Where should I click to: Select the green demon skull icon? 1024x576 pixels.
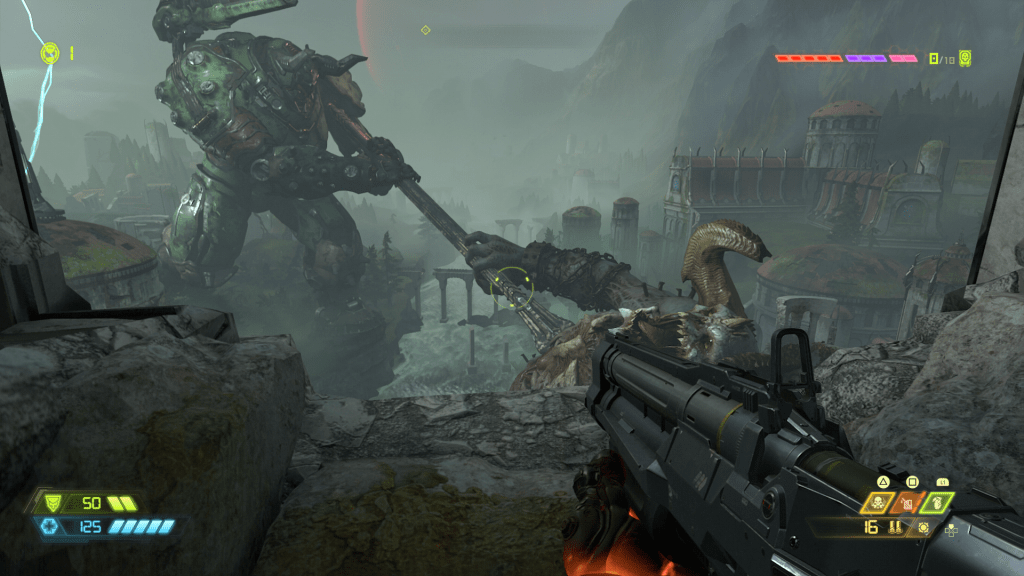(965, 58)
